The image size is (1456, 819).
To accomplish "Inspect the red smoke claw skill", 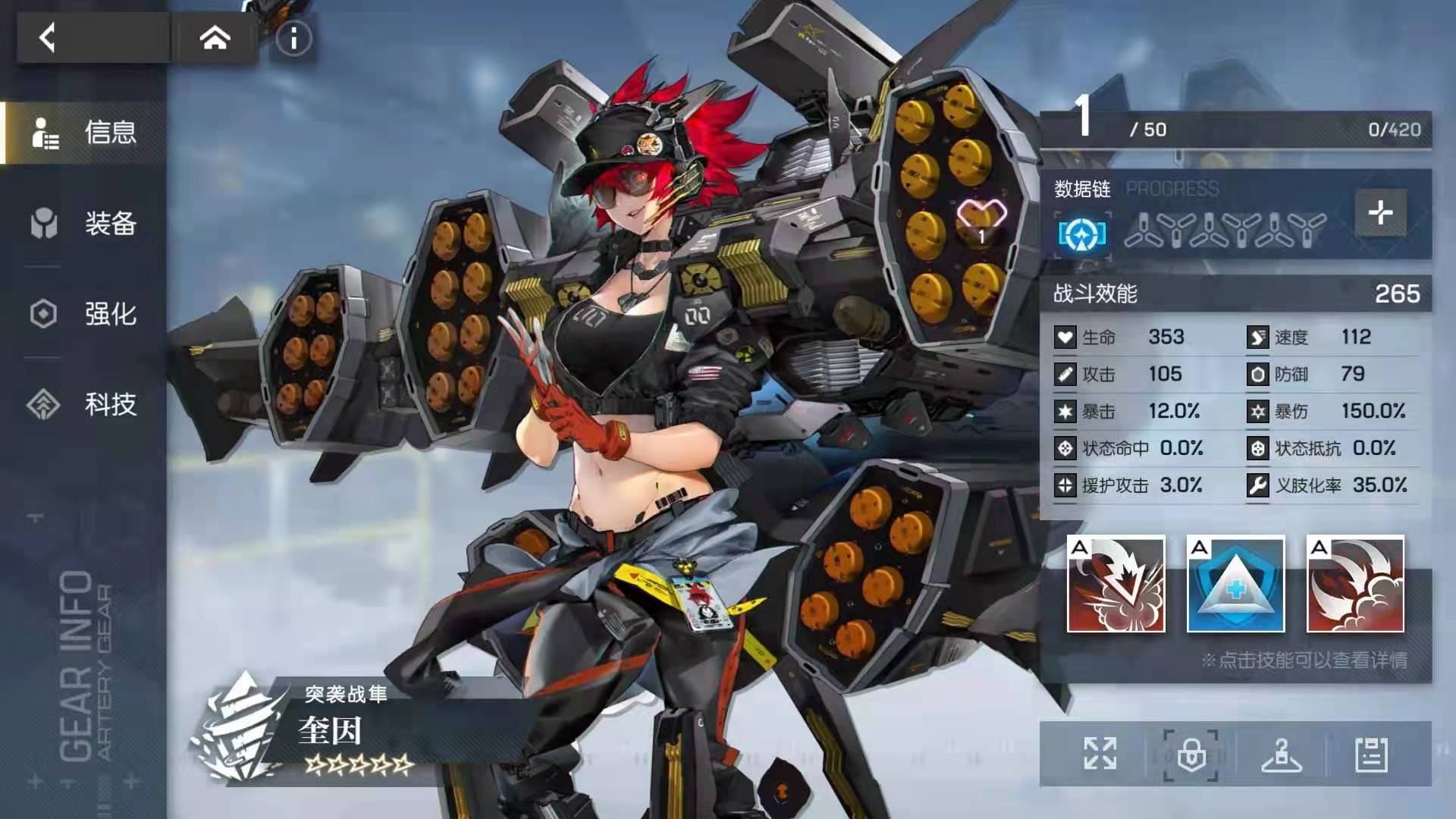I will coord(1355,584).
